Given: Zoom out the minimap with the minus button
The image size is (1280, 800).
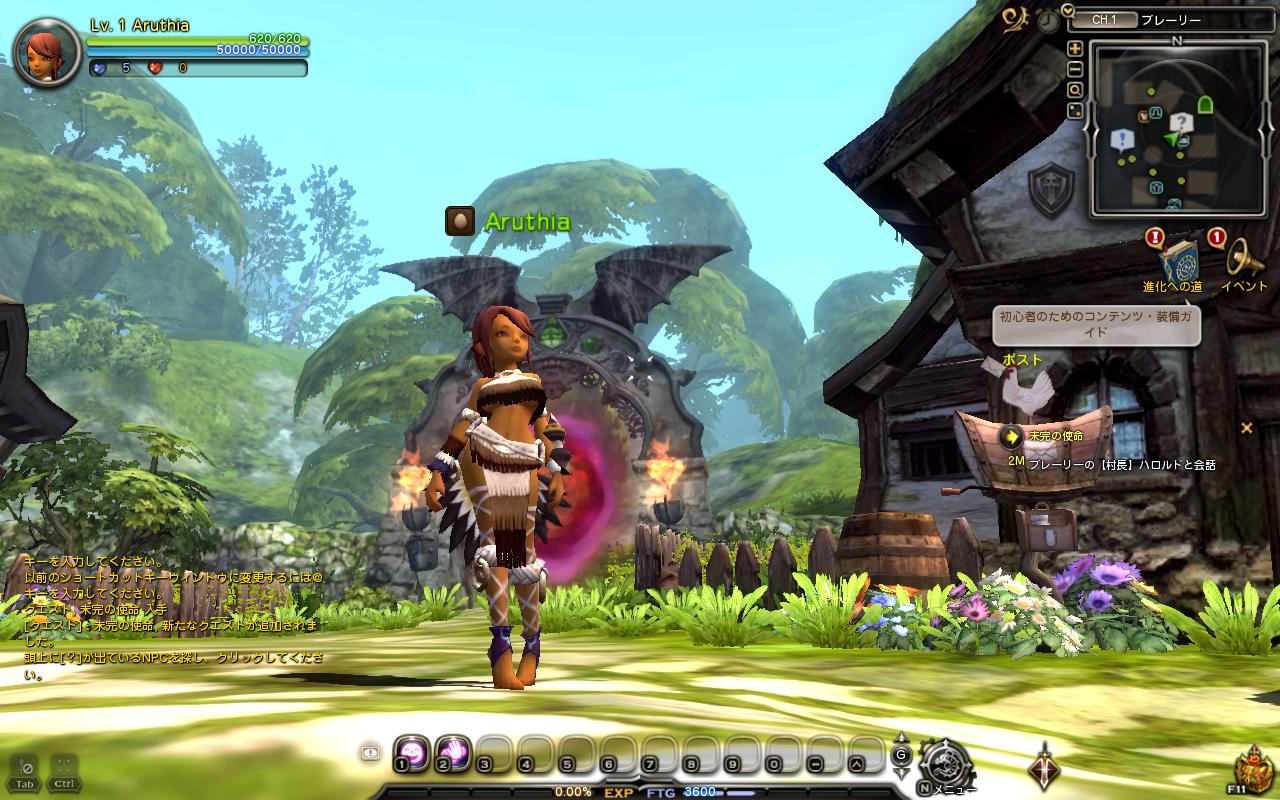Looking at the screenshot, I should [x=1075, y=69].
